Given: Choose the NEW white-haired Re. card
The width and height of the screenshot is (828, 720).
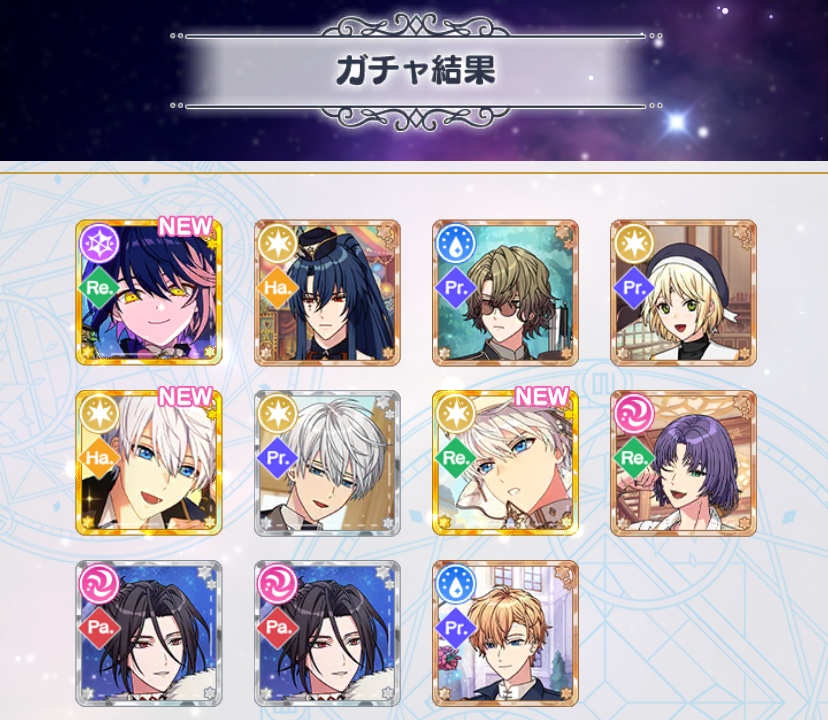Looking at the screenshot, I should (505, 462).
